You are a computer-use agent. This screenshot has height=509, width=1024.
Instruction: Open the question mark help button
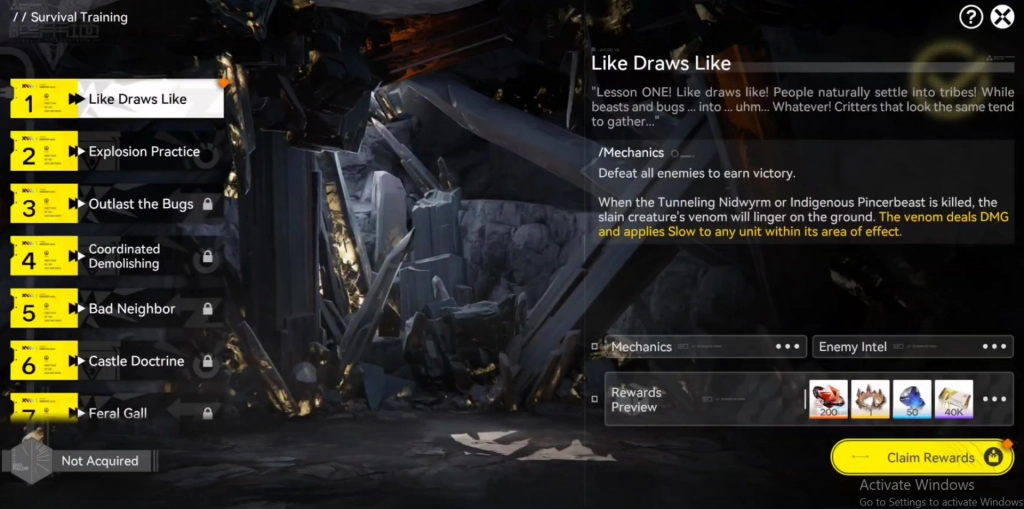pos(971,17)
